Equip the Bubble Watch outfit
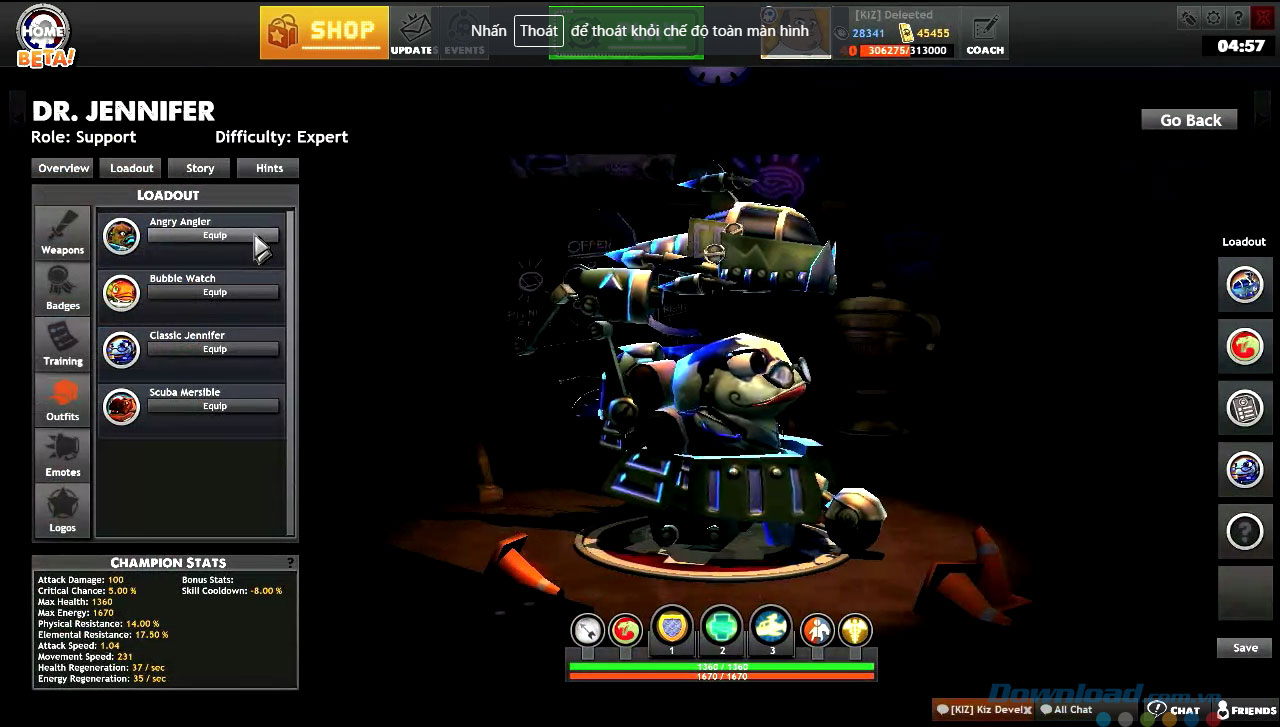The height and width of the screenshot is (727, 1280). coord(213,293)
